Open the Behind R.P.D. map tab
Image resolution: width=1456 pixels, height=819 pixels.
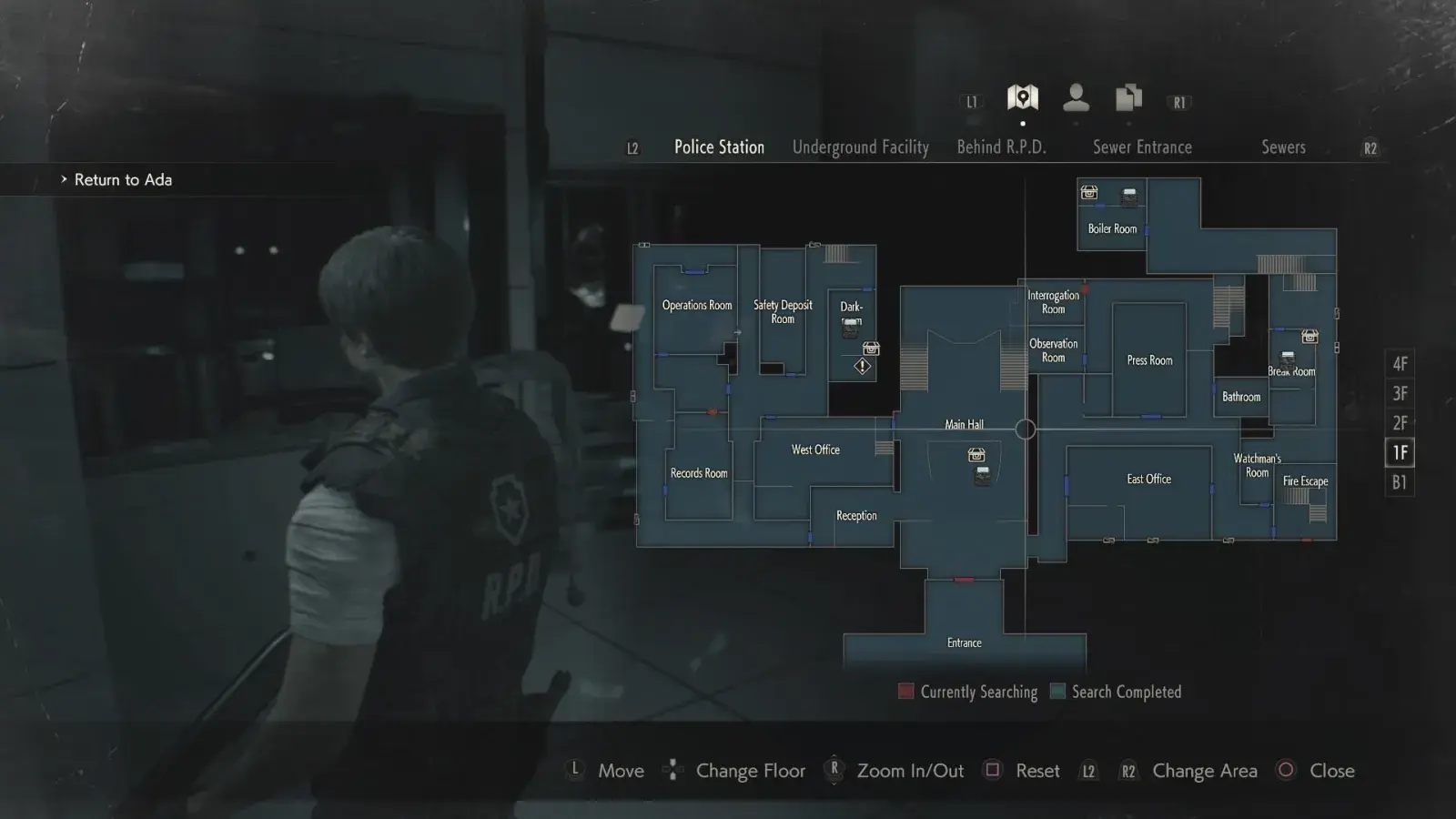coord(1001,147)
